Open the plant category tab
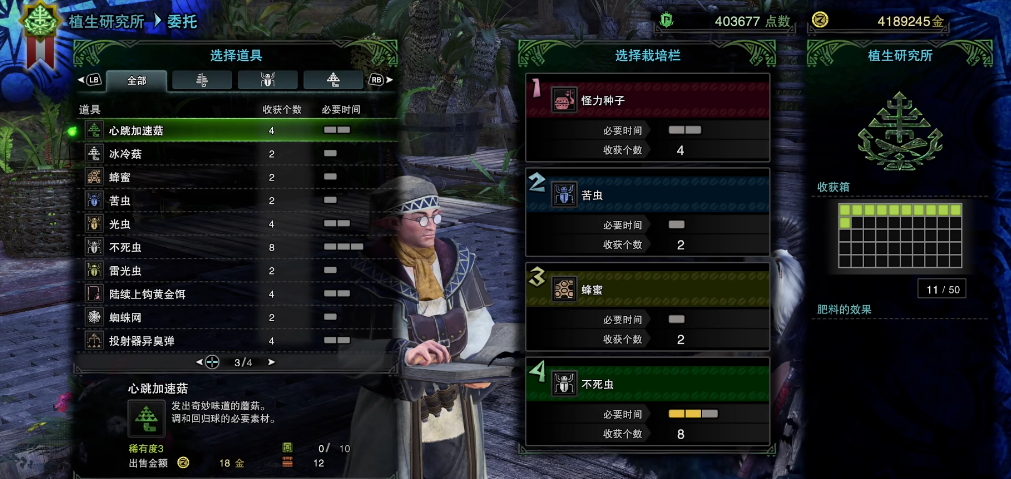1011x479 pixels. 201,80
